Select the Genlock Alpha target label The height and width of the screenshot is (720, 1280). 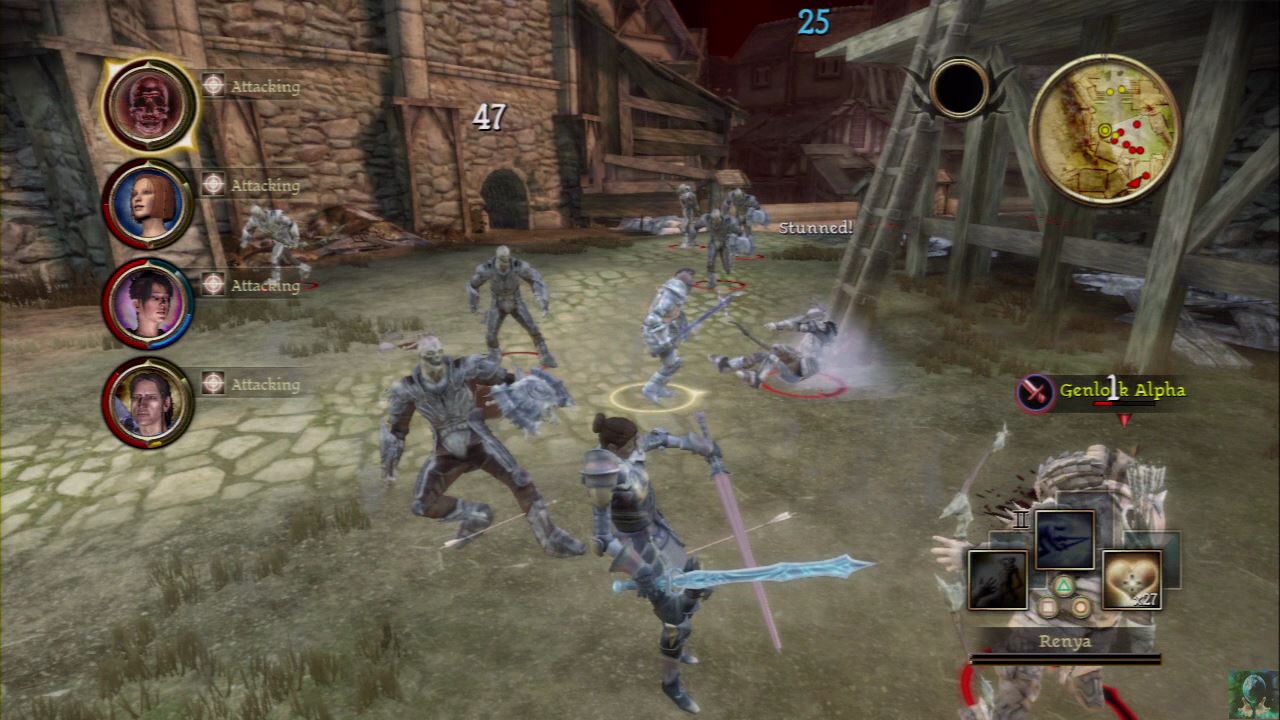(1122, 390)
